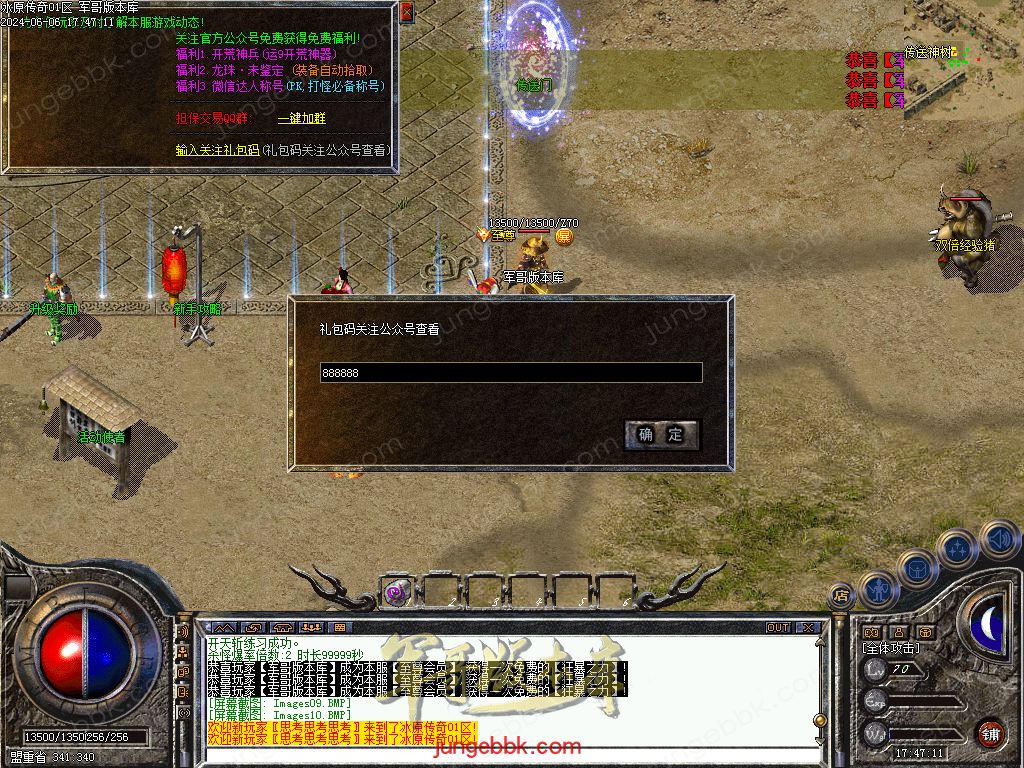Image resolution: width=1024 pixels, height=768 pixels.
Task: Click the keypad icon on the chat toolbar
Action: (339, 628)
